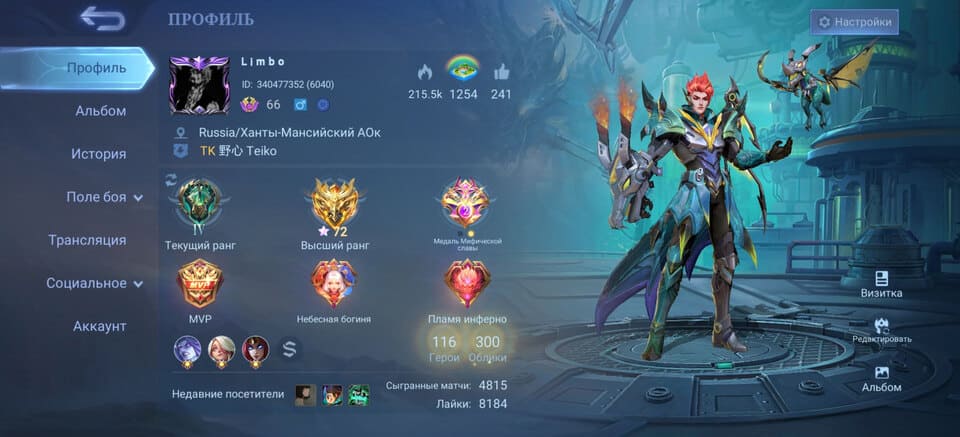Show the Высший ранг emblem
Viewport: 960px width, 437px height.
tap(335, 205)
